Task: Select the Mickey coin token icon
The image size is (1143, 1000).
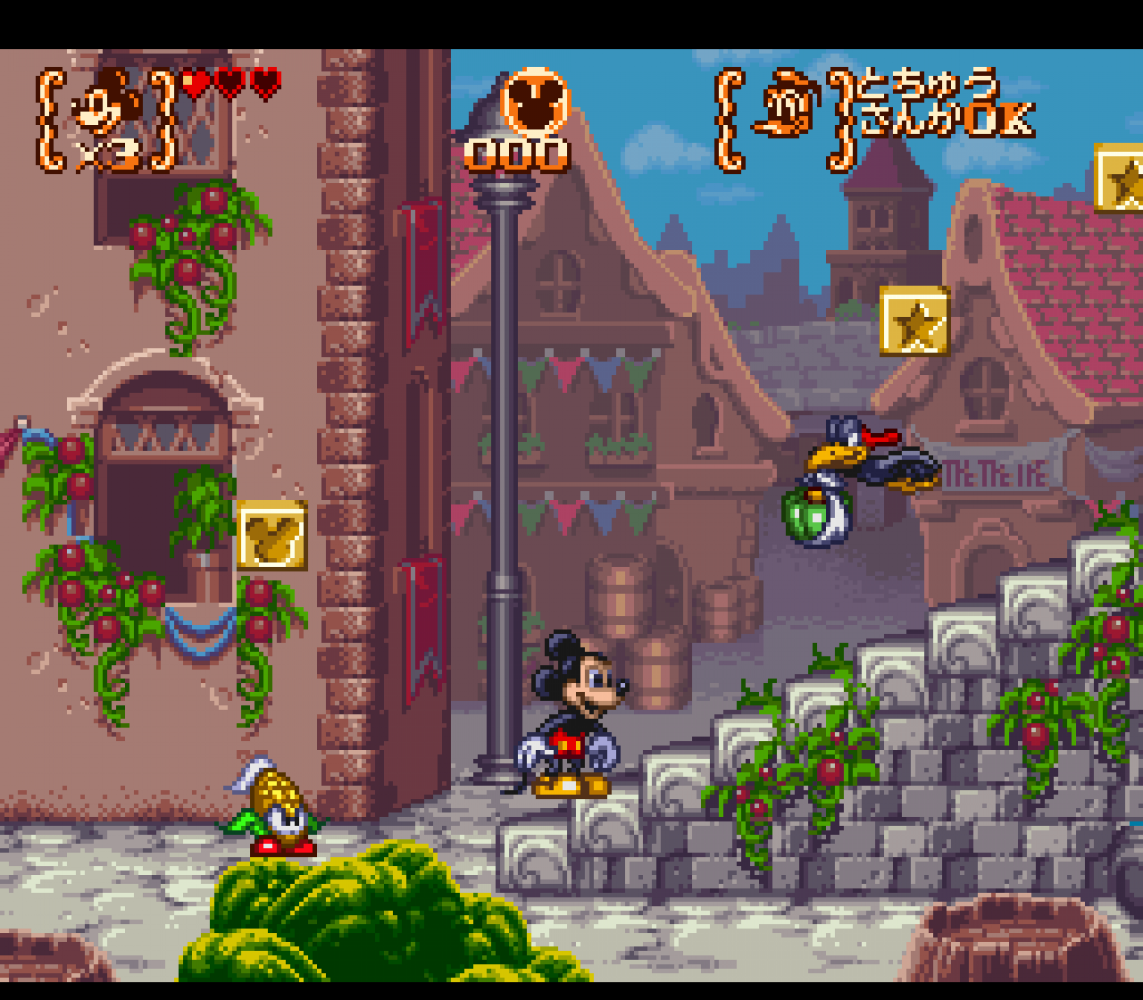Action: point(535,102)
